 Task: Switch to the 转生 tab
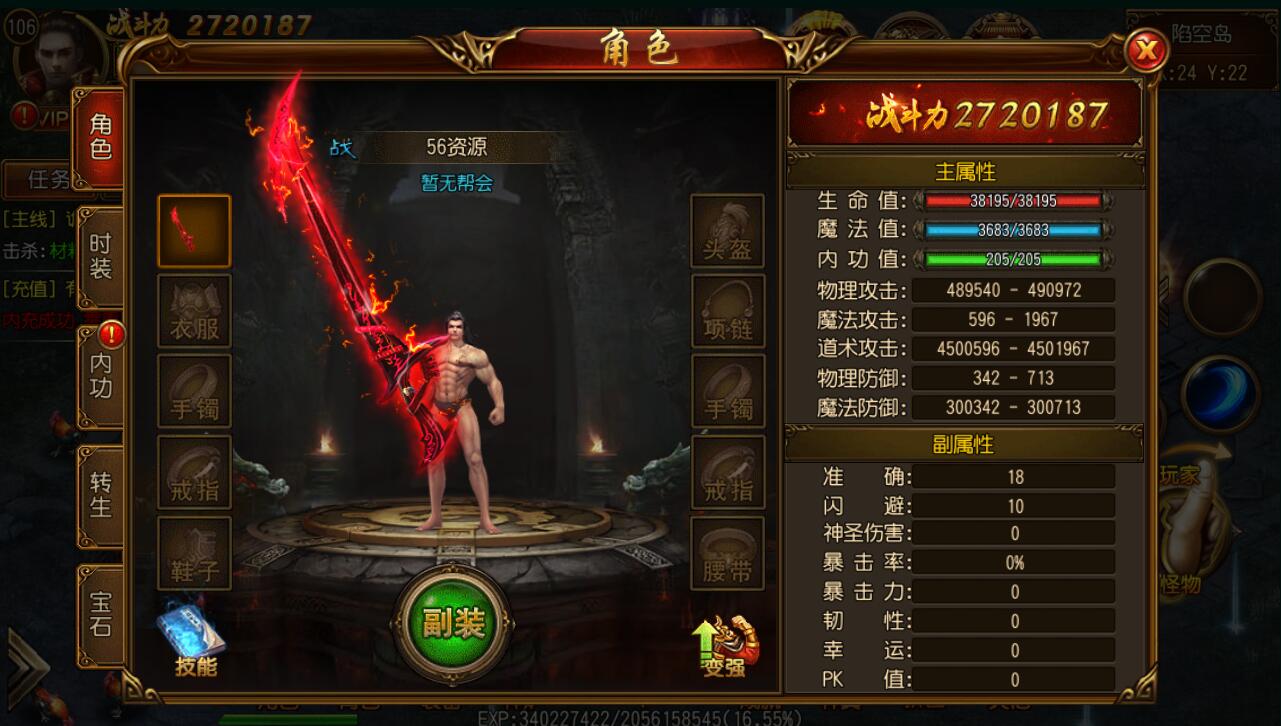pyautogui.click(x=101, y=495)
